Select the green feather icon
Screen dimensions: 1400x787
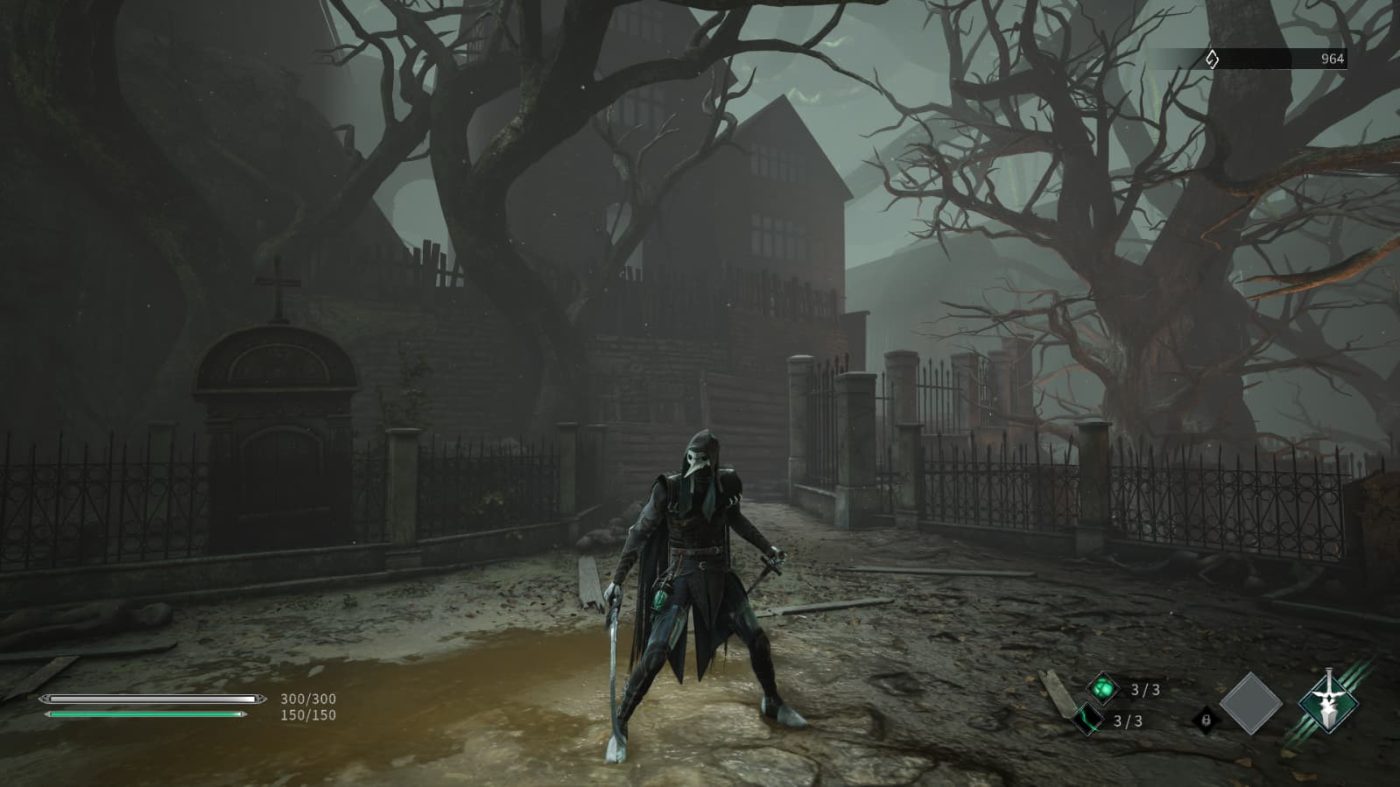(x=1088, y=719)
